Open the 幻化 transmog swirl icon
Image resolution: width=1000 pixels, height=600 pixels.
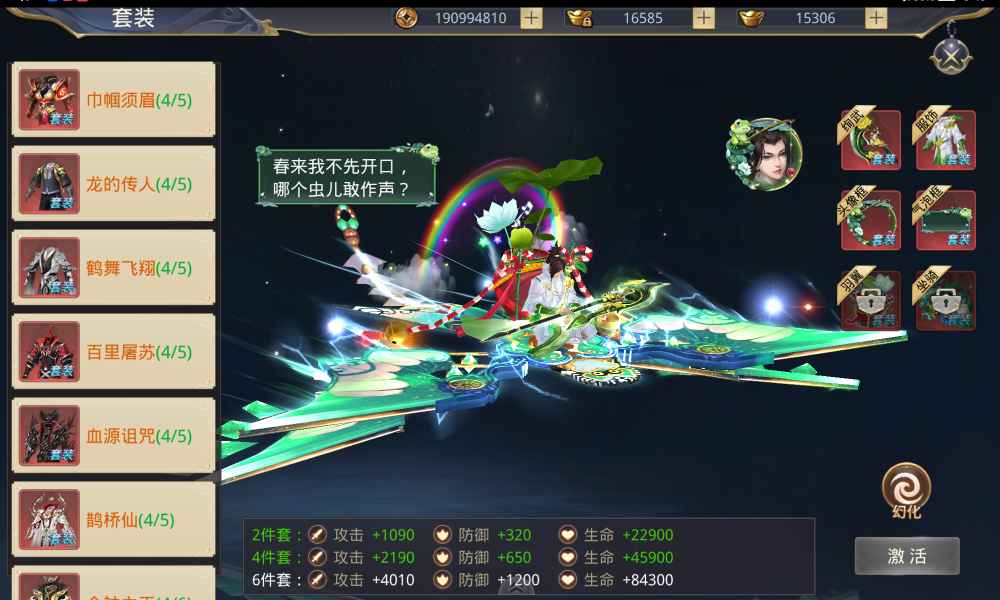(906, 487)
